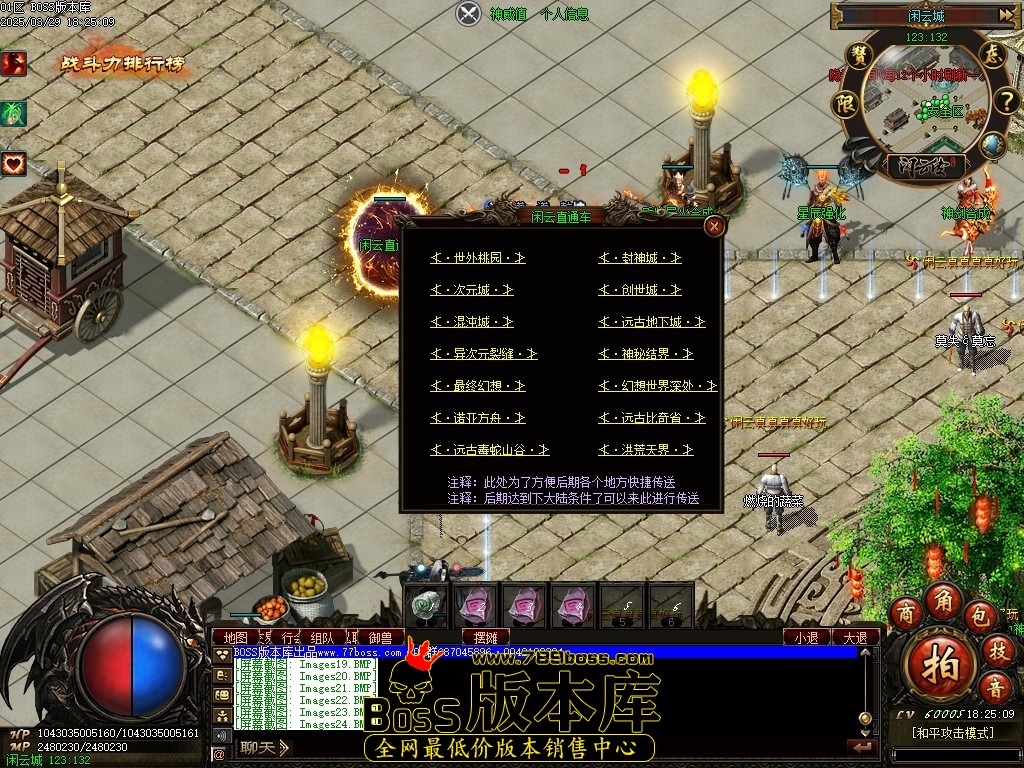This screenshot has height=768, width=1024.
Task: Click the 摆摊 stall button
Action: point(486,637)
